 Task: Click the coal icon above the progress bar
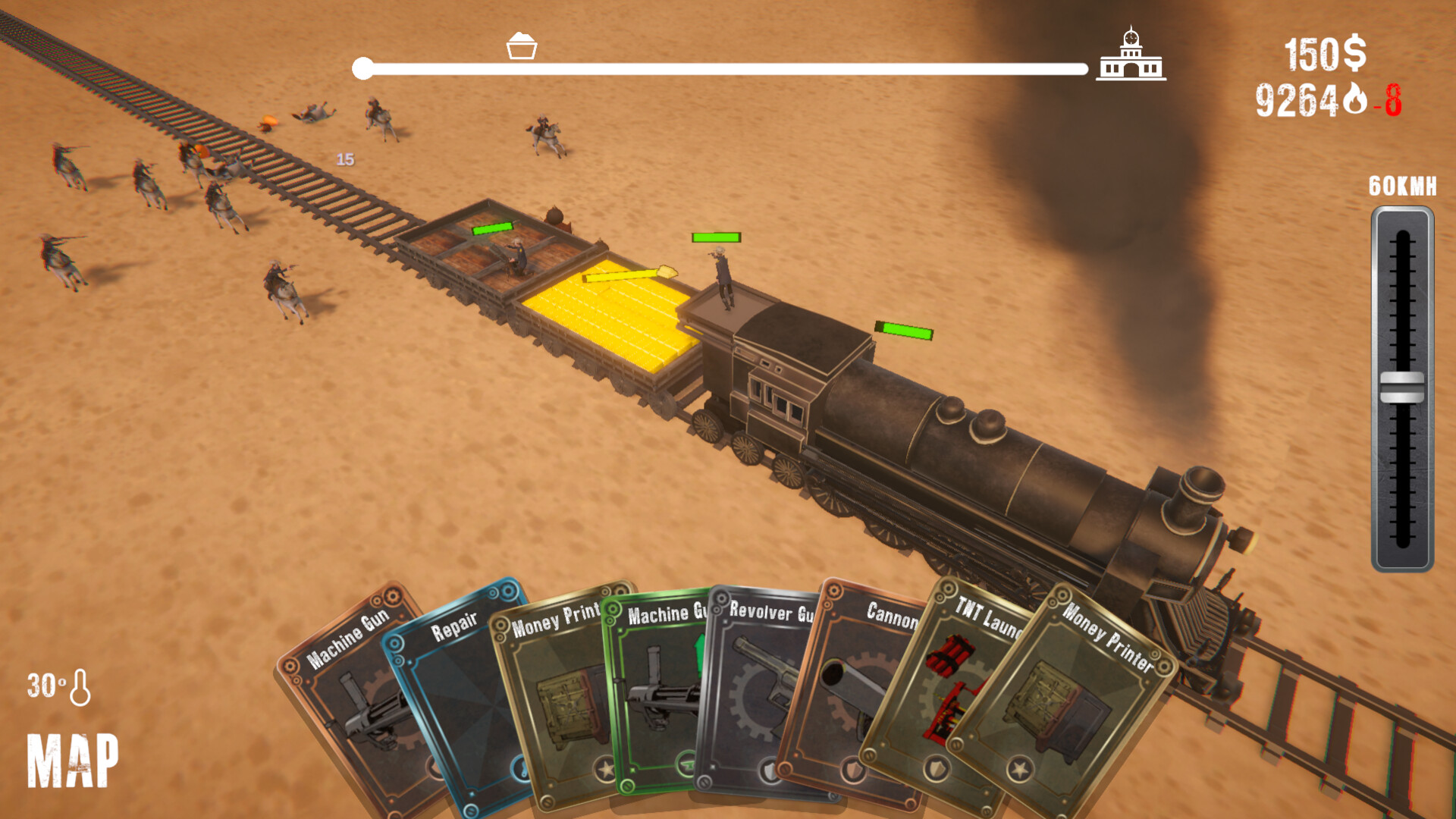point(522,47)
